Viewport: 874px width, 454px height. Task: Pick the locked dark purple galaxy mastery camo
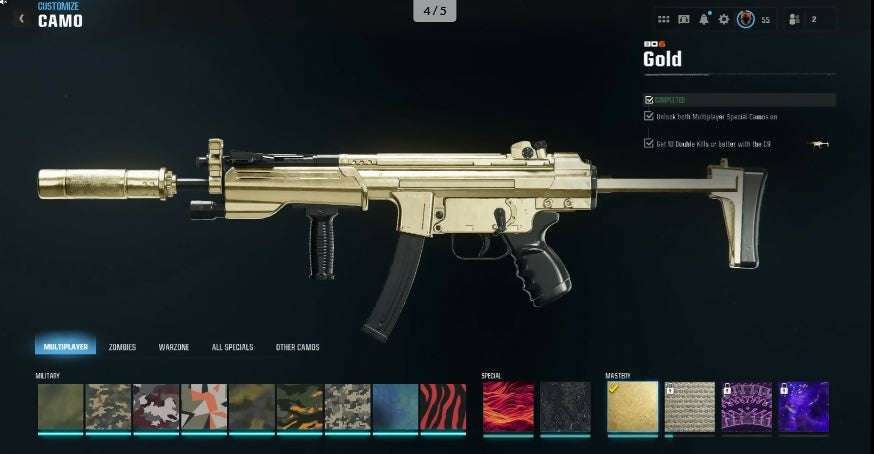point(804,407)
